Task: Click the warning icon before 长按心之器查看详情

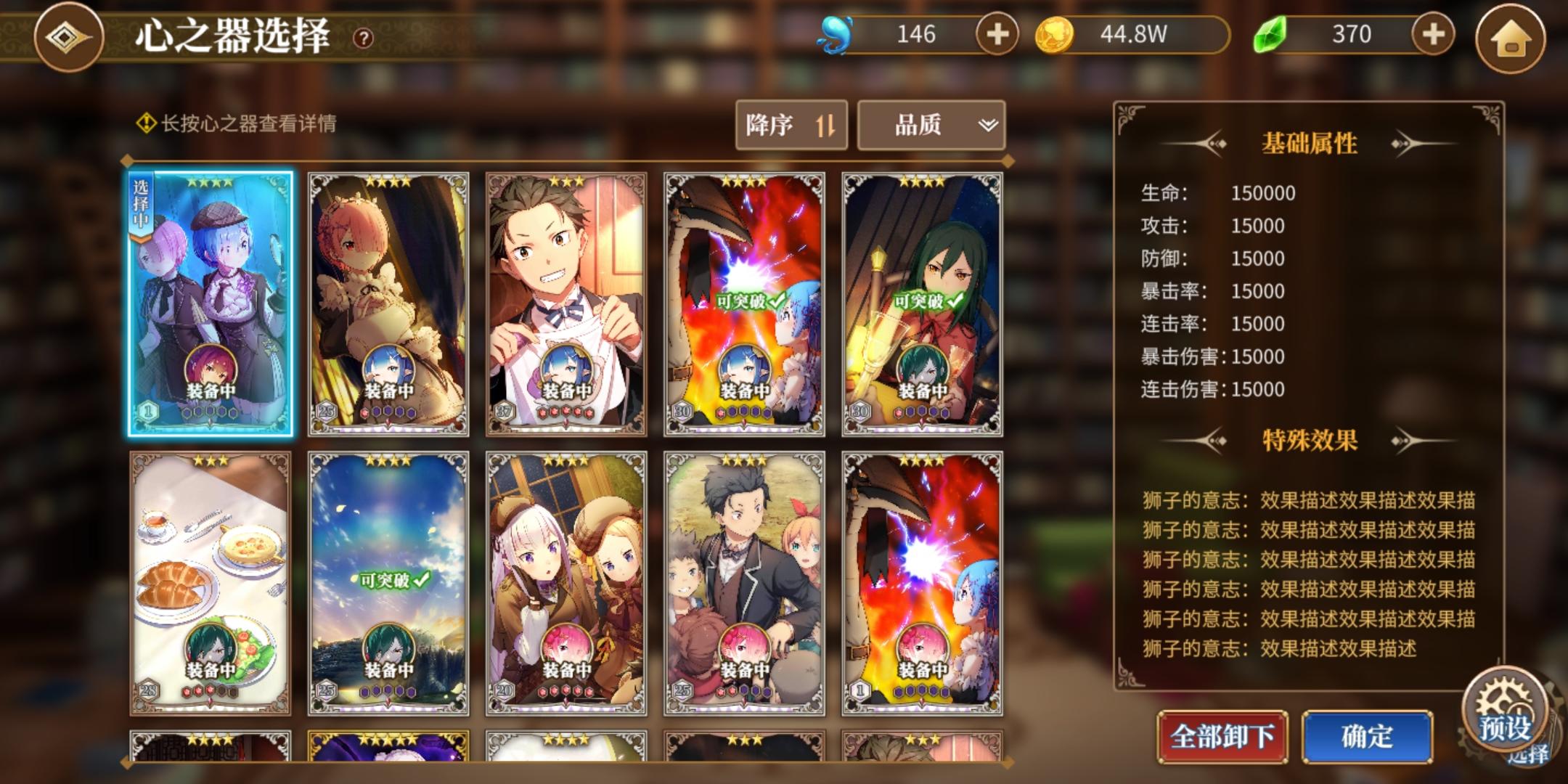Action: [x=144, y=123]
